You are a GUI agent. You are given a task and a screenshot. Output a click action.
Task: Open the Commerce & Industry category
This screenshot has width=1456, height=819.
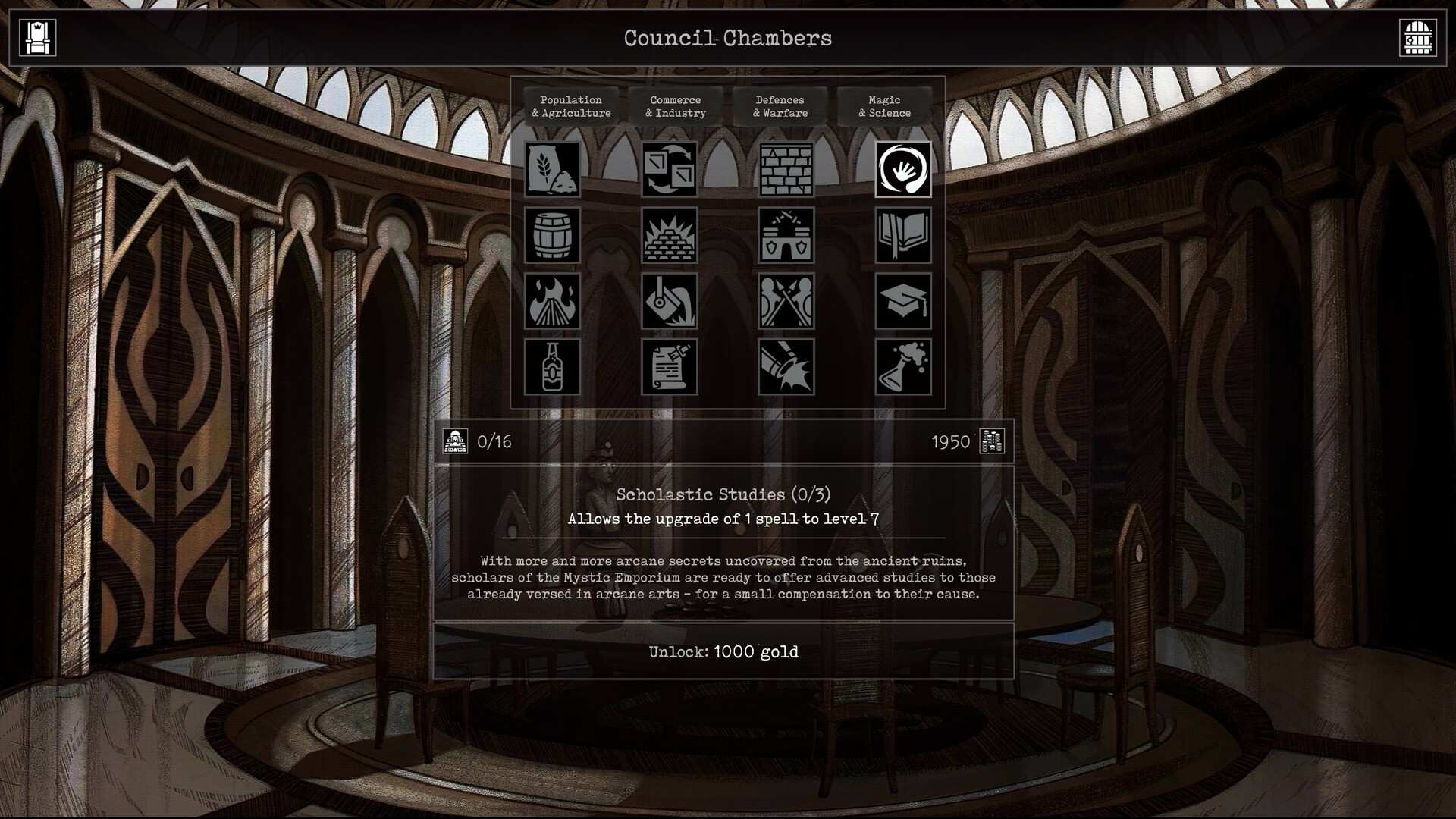tap(675, 106)
